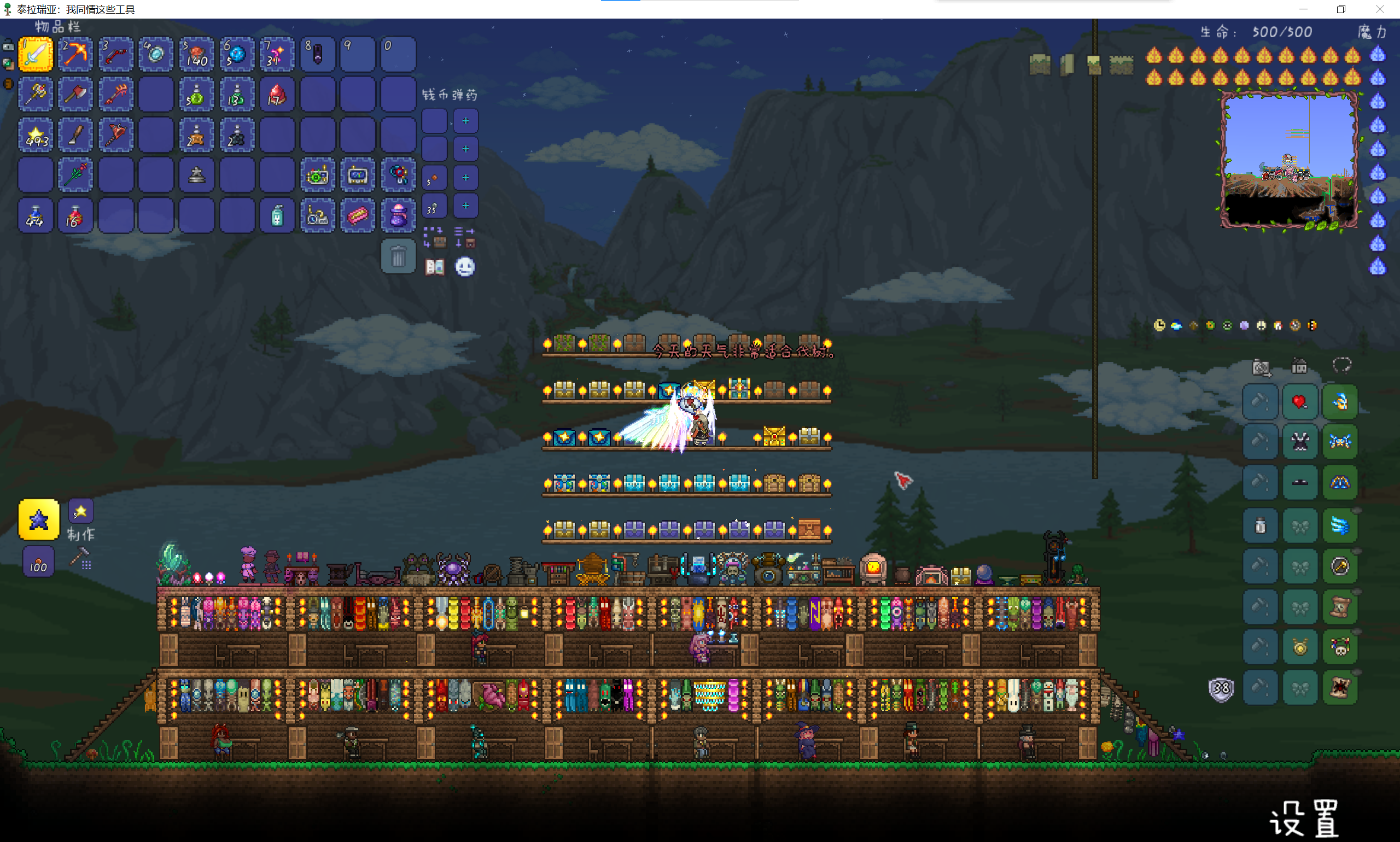The width and height of the screenshot is (1400, 842).
Task: Open the trash can slot
Action: 398,257
